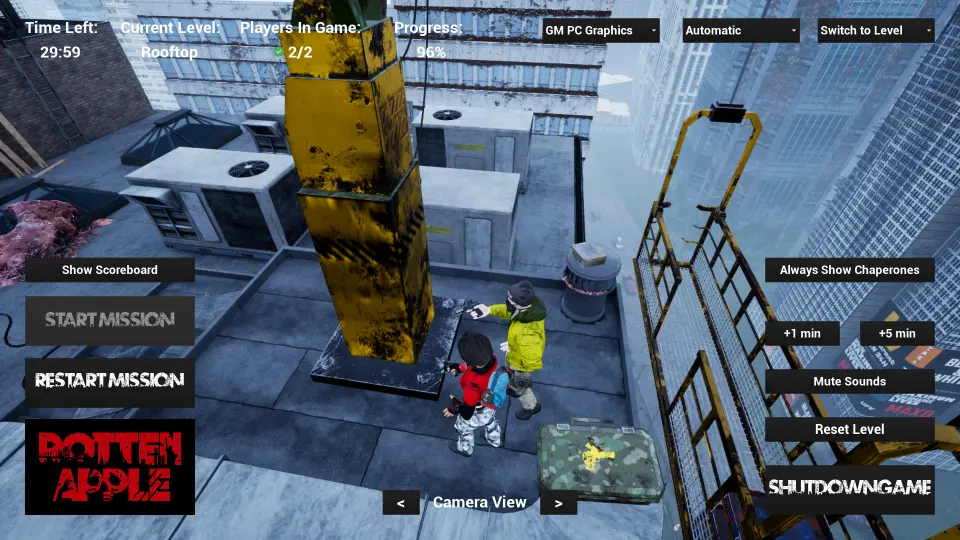This screenshot has height=540, width=960.
Task: Switch to the previous camera view
Action: [x=401, y=503]
